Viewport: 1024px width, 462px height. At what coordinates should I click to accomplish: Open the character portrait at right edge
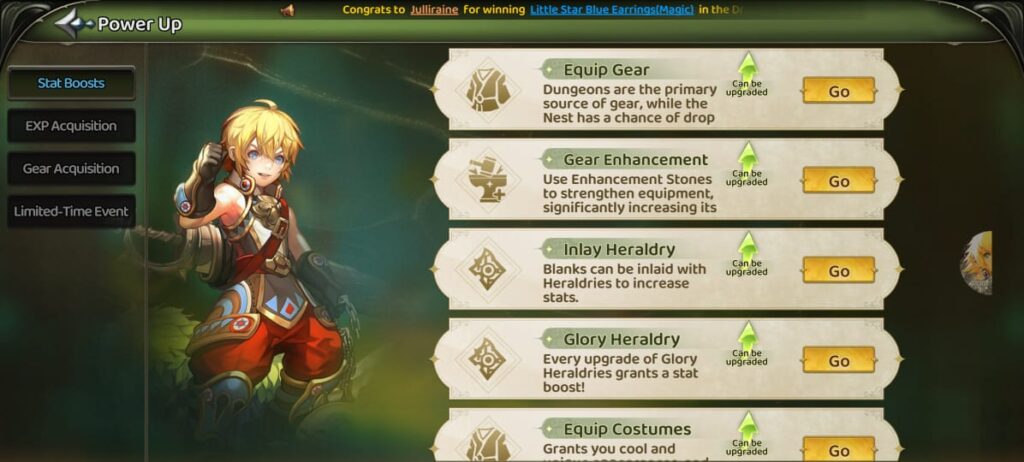tap(977, 263)
